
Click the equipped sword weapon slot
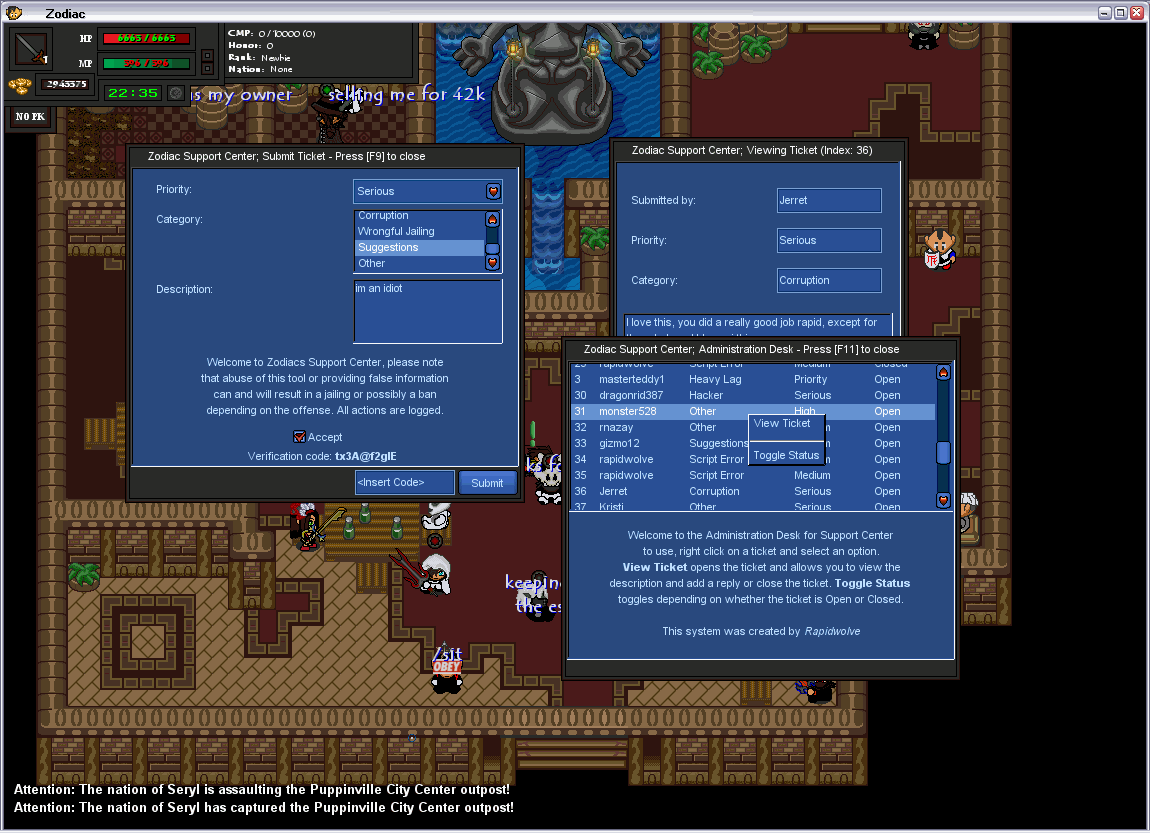pos(32,47)
